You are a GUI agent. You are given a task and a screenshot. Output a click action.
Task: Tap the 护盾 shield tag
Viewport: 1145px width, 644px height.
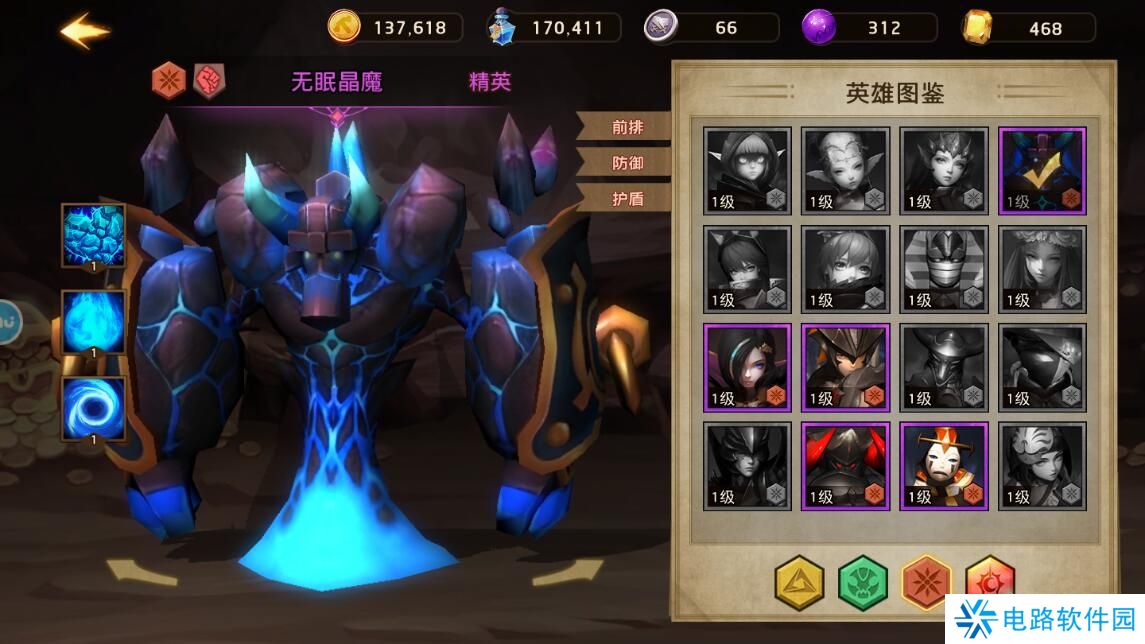pos(627,198)
